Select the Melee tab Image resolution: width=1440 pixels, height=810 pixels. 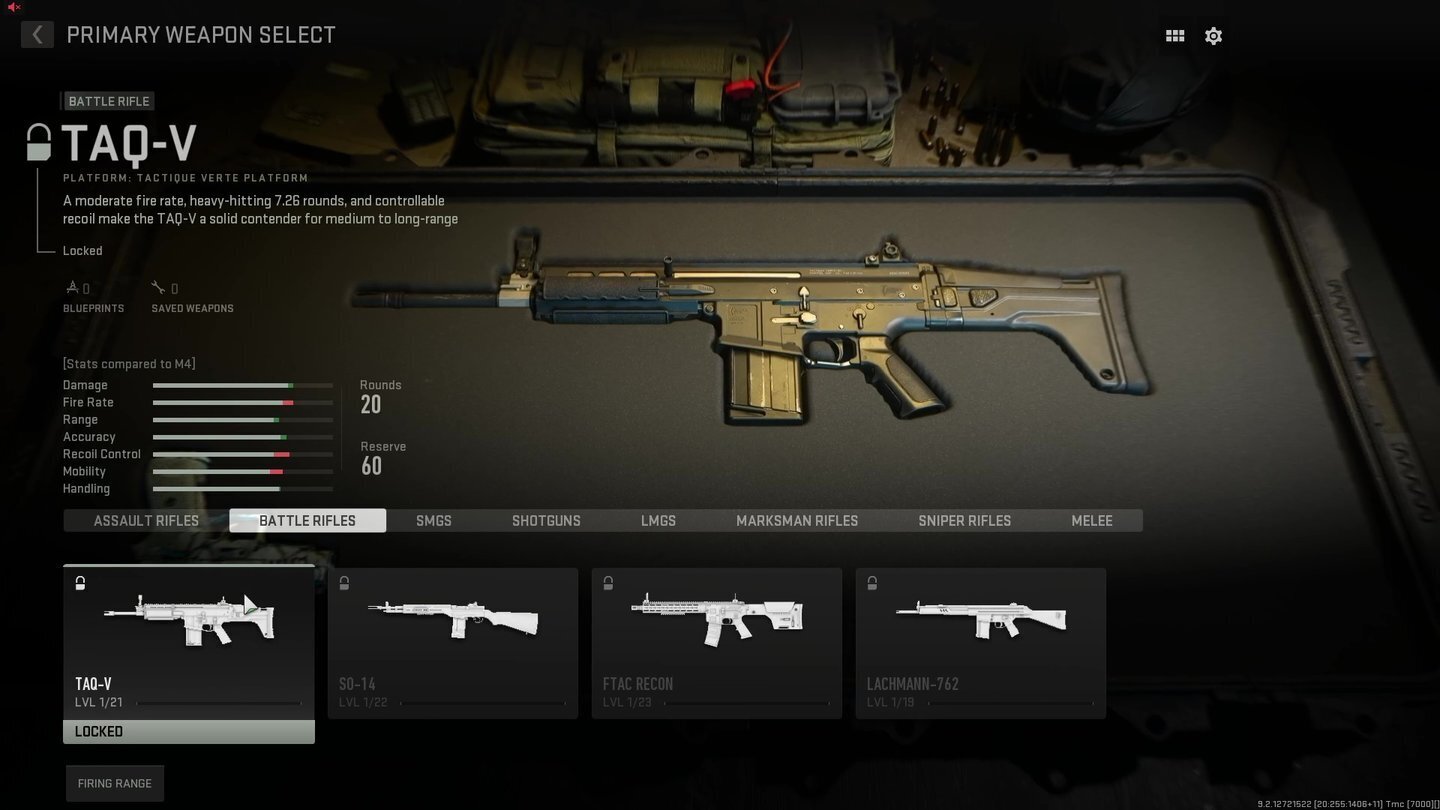tap(1091, 520)
